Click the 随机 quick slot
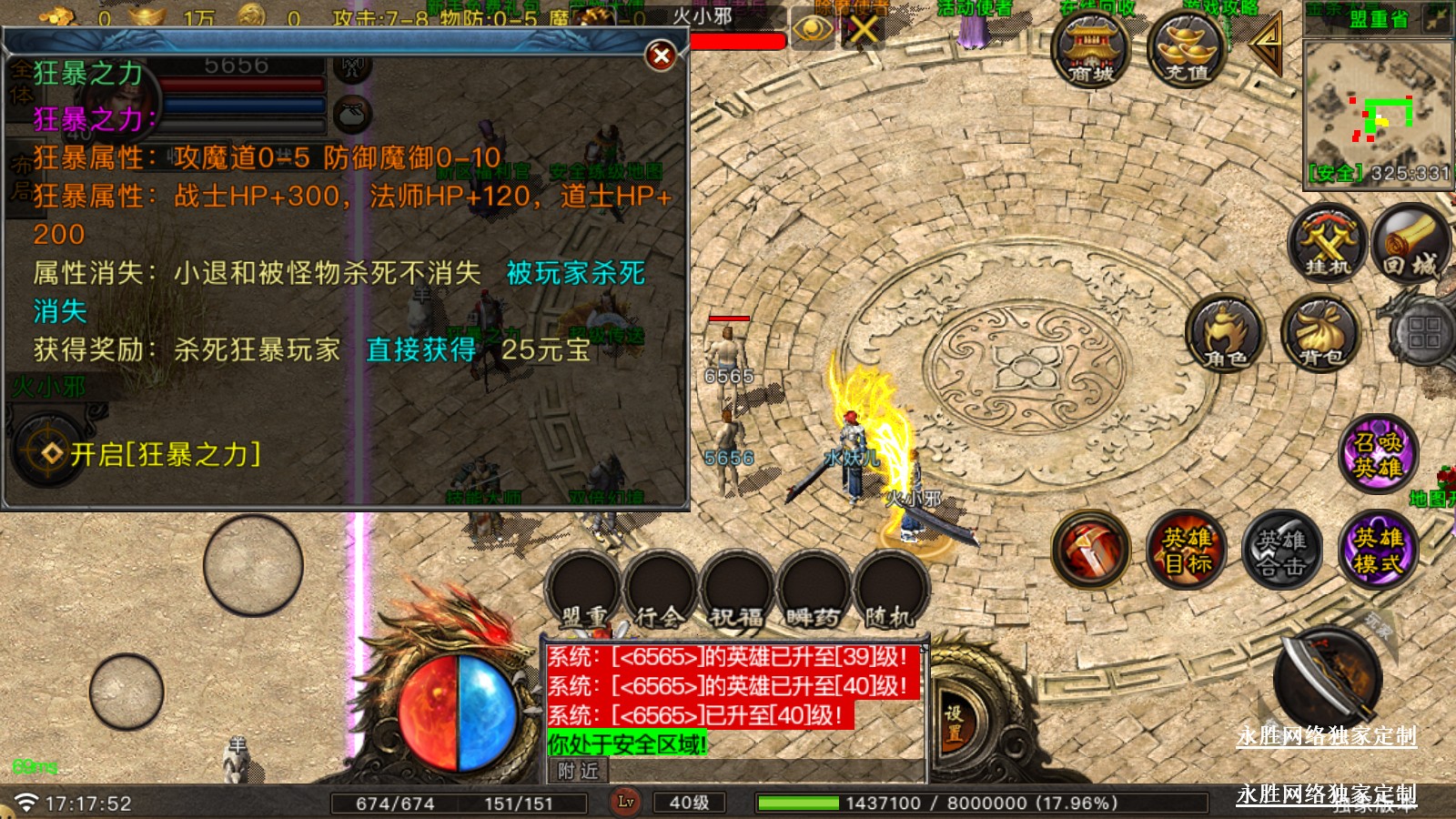The image size is (1456, 819). (x=889, y=591)
